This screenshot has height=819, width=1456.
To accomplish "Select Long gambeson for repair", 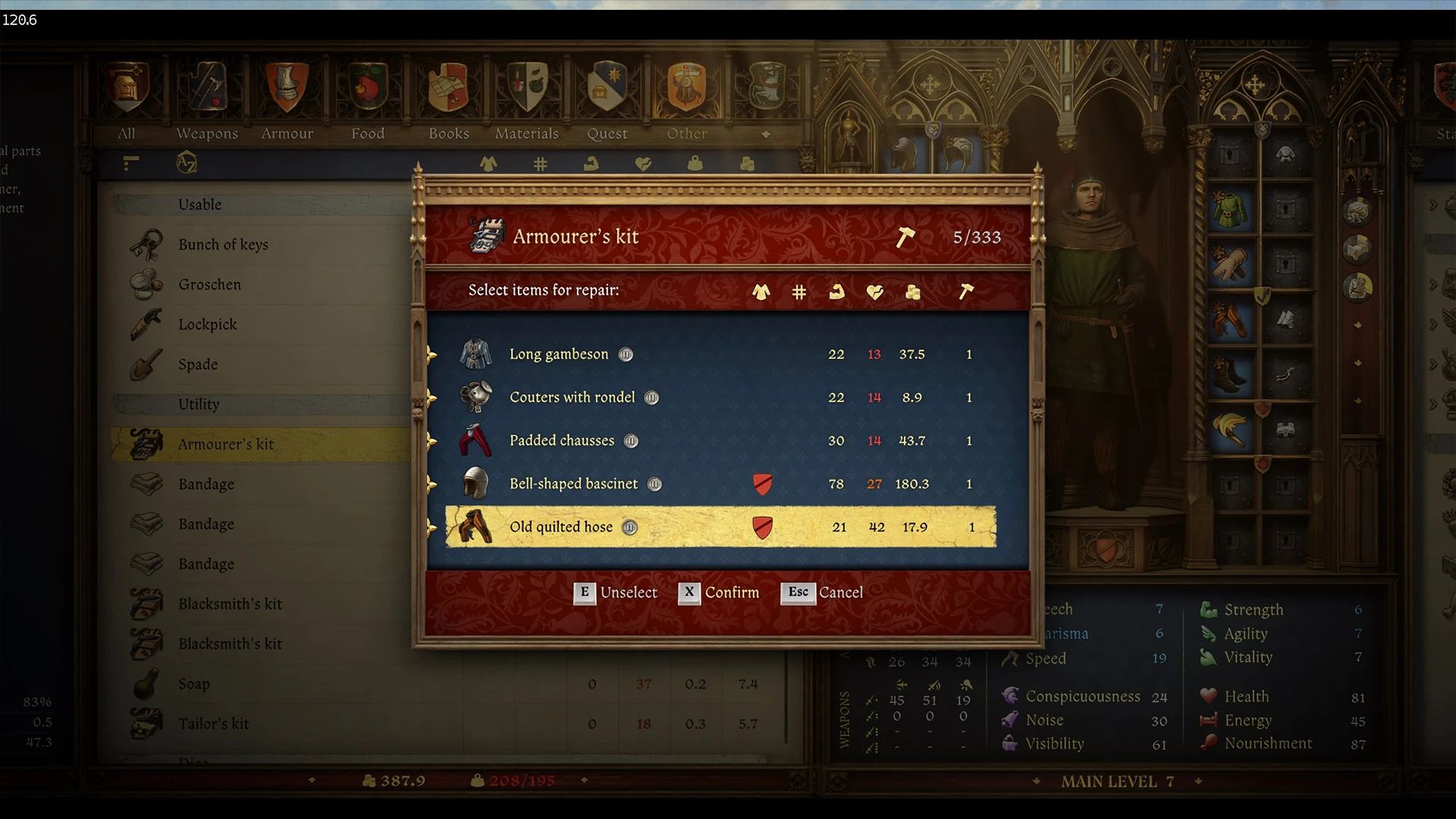I will coord(560,354).
